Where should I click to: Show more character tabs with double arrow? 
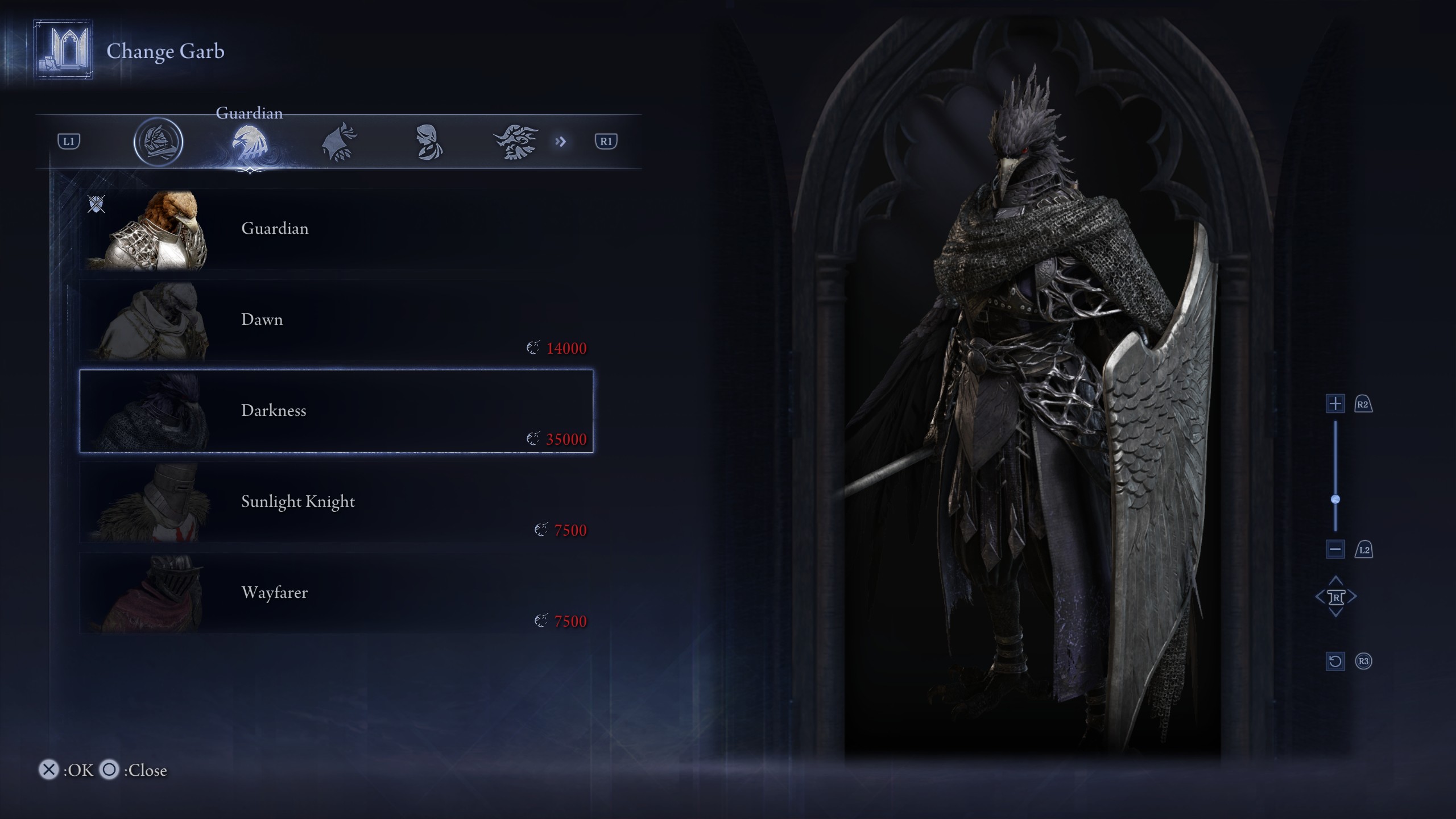tap(561, 142)
